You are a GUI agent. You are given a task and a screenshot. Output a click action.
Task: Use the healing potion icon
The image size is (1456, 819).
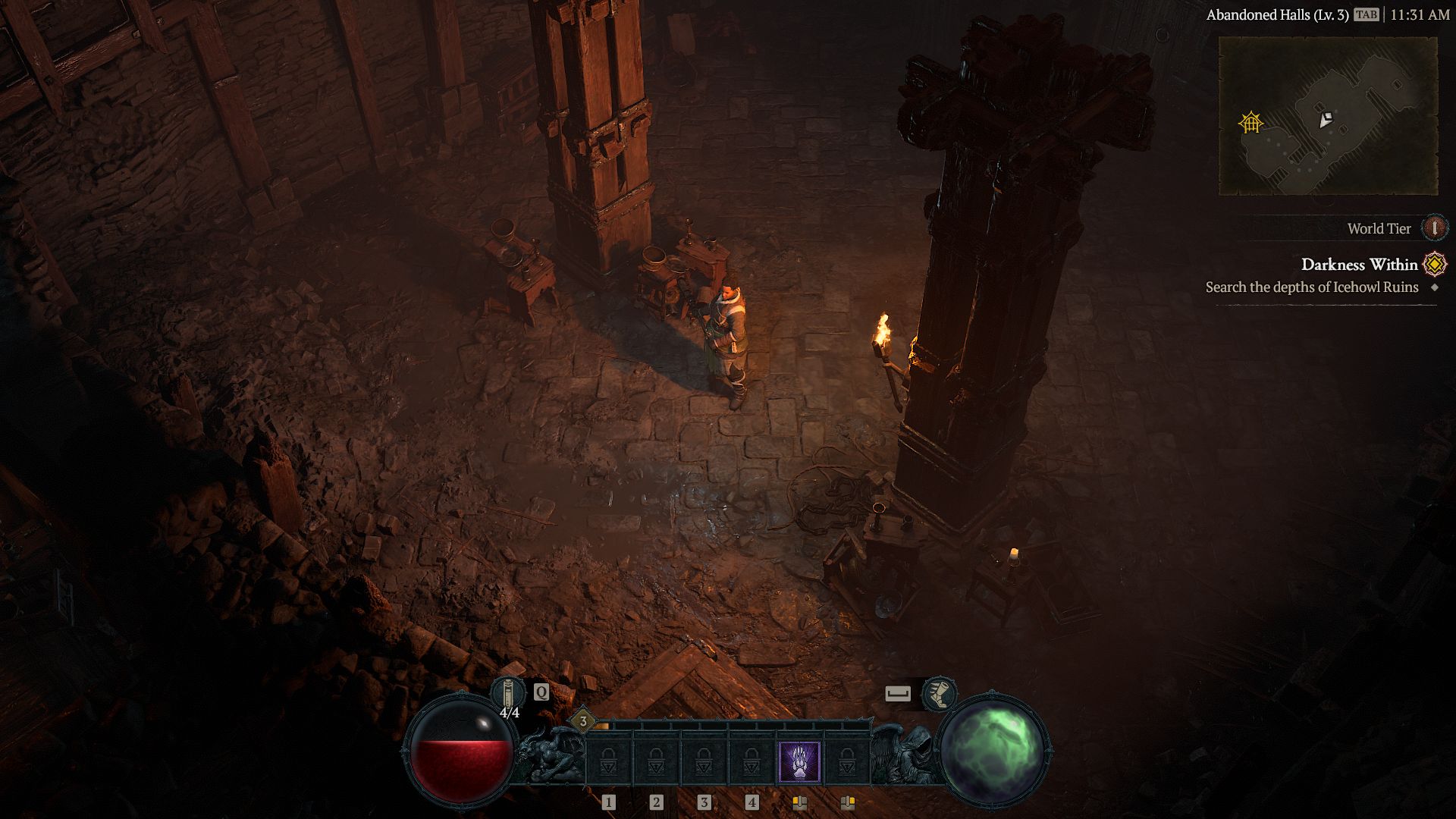(x=508, y=694)
